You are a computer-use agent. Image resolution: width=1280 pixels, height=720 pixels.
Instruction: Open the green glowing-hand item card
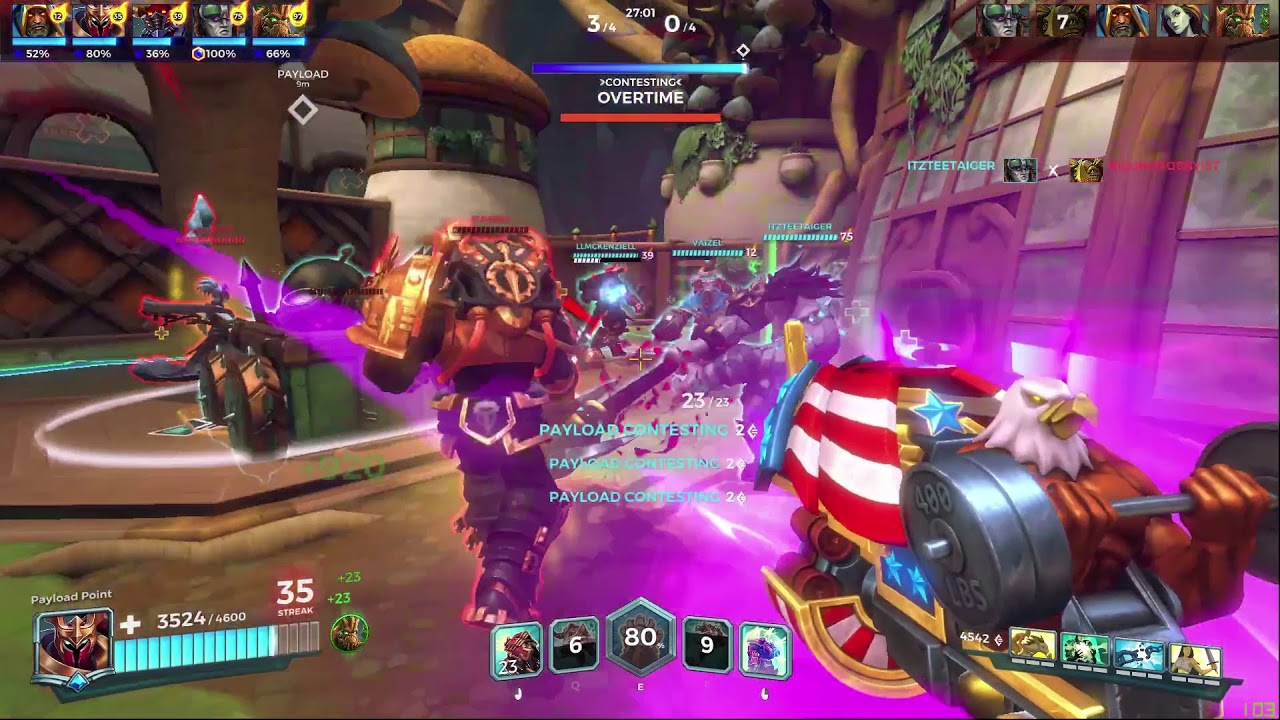click(1086, 650)
